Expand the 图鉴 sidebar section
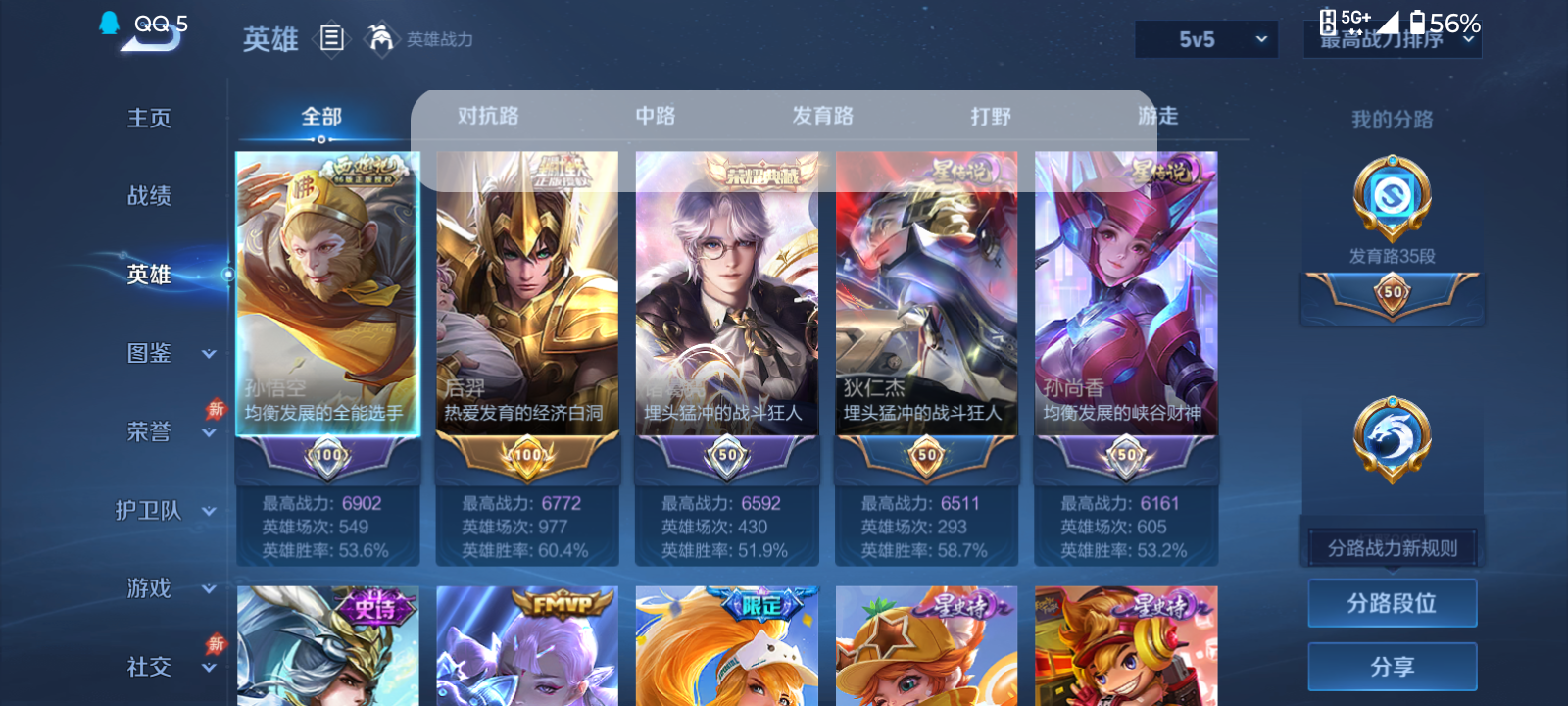This screenshot has height=706, width=1568. pyautogui.click(x=149, y=353)
